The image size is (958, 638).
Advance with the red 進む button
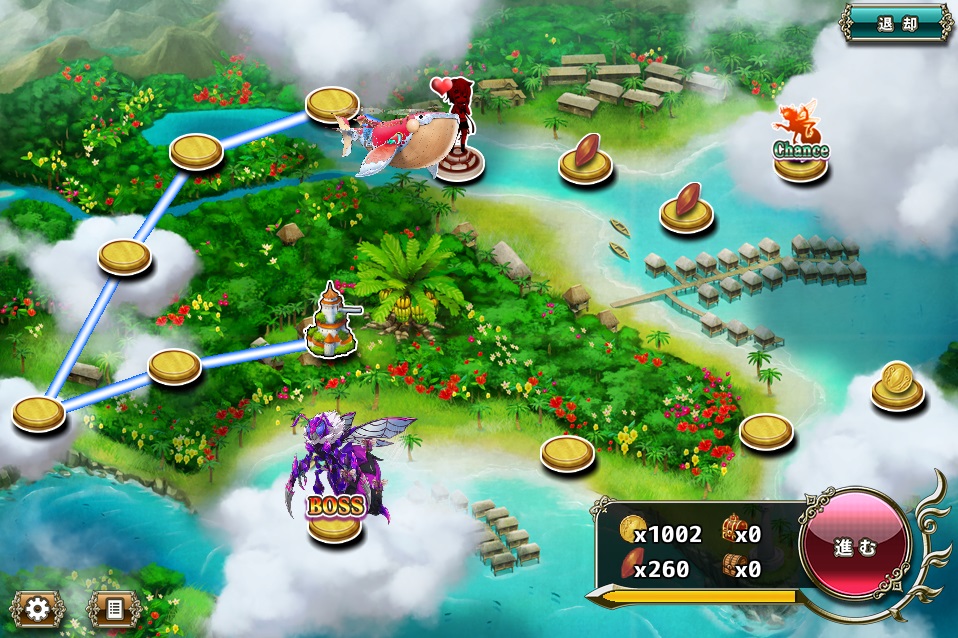(x=855, y=547)
